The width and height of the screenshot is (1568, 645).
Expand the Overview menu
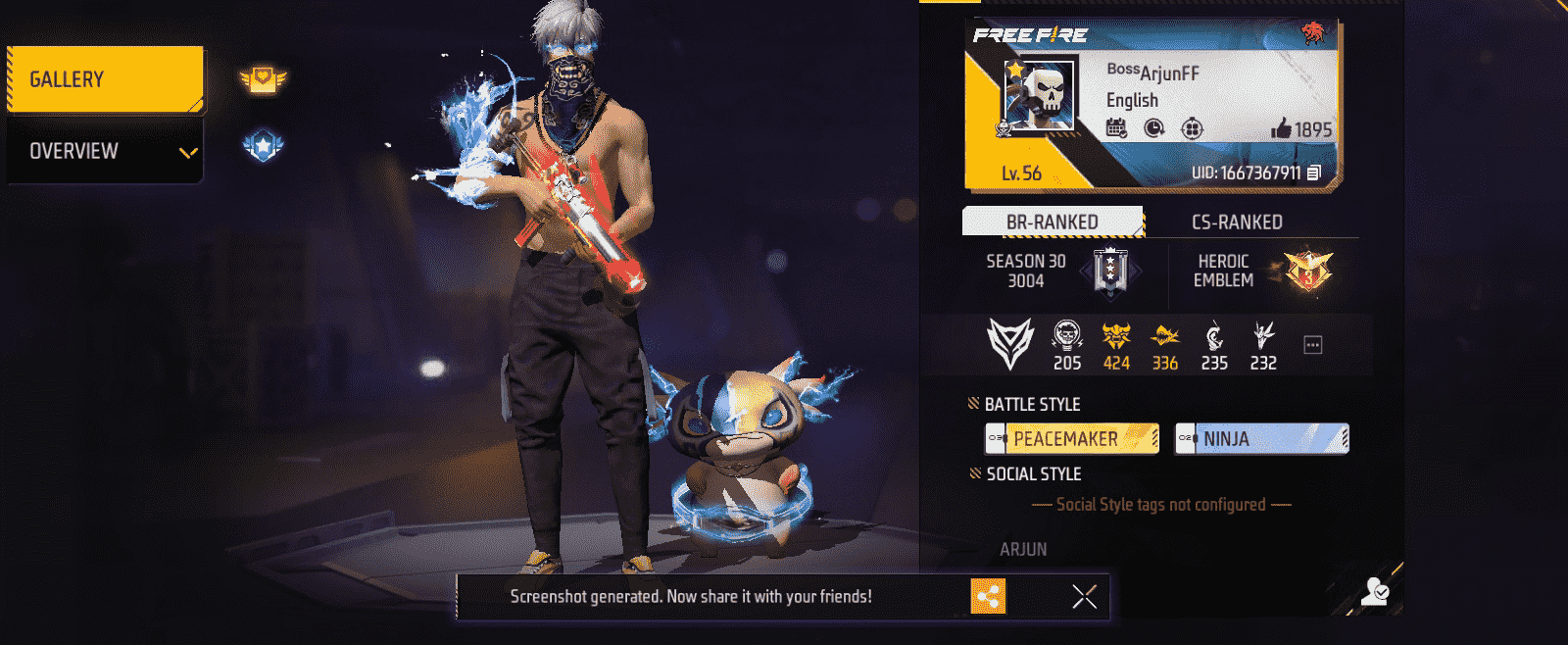click(105, 151)
